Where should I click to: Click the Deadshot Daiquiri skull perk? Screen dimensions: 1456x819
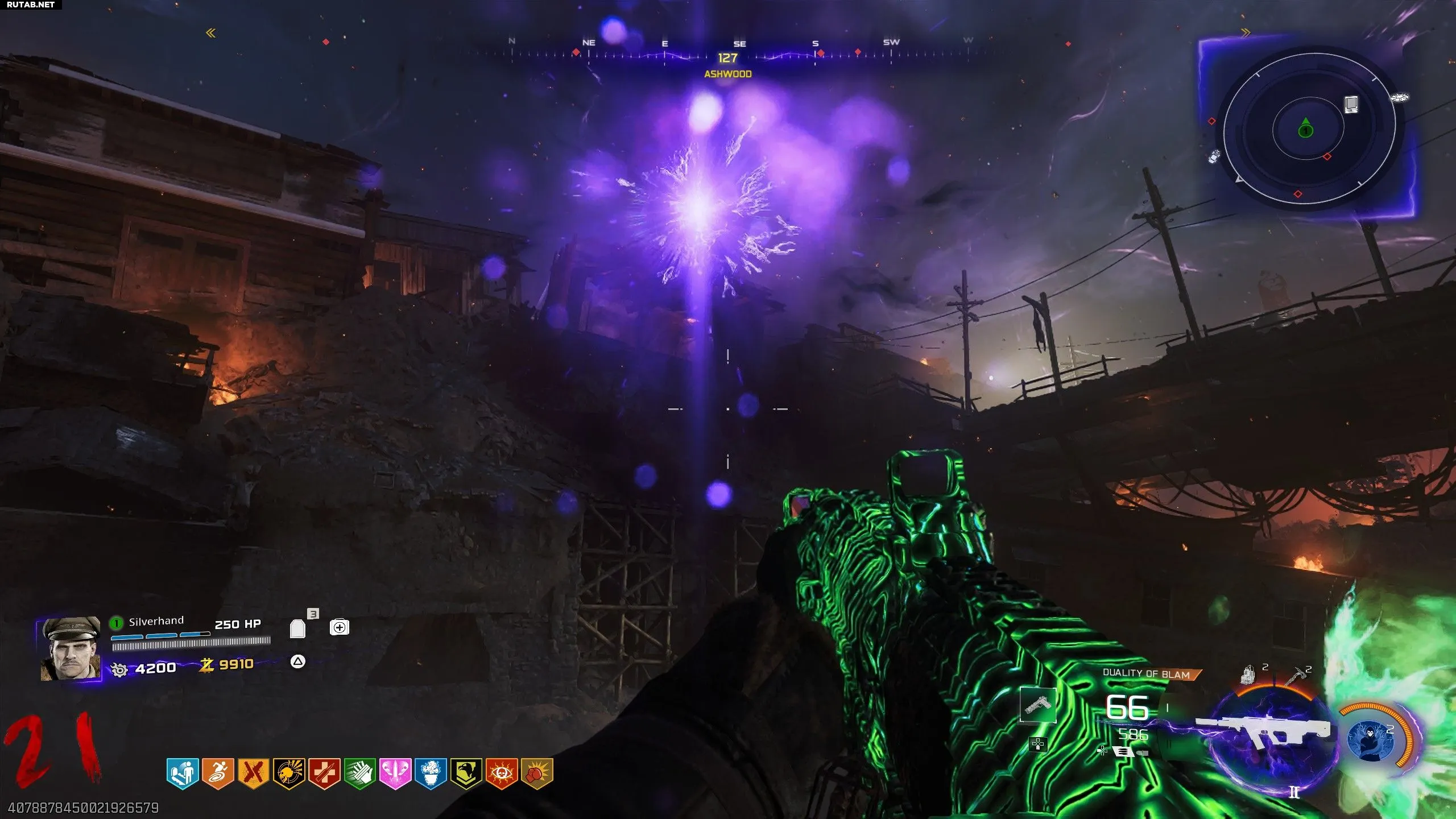coord(289,773)
